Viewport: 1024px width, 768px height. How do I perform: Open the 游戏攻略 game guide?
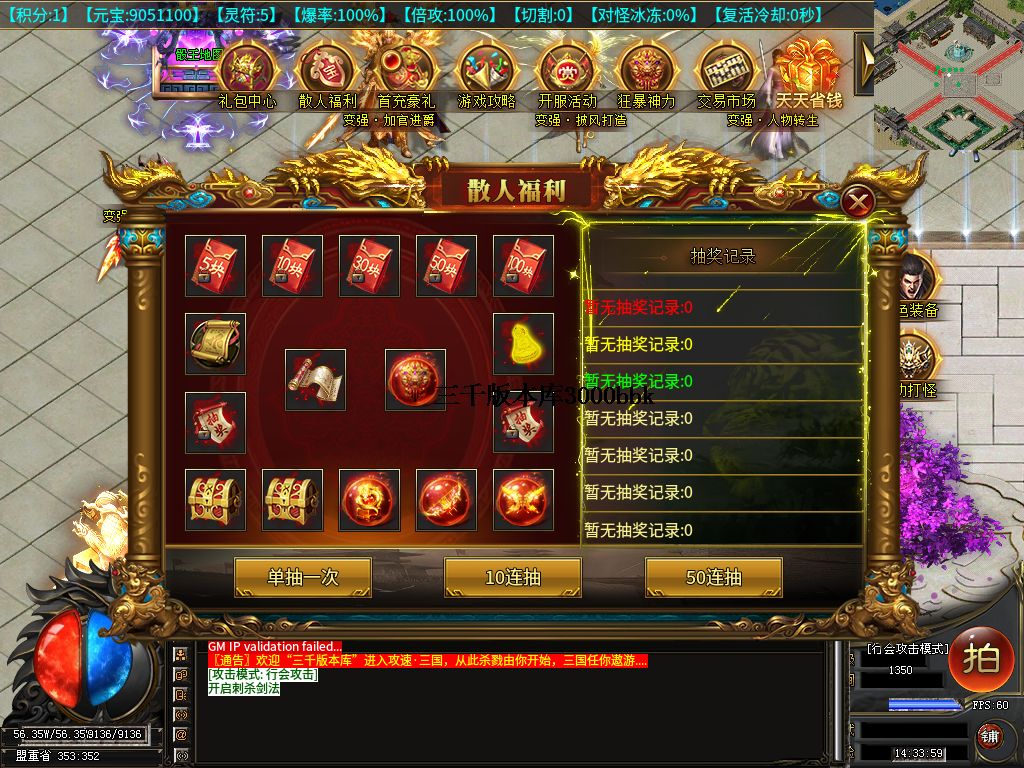coord(486,69)
